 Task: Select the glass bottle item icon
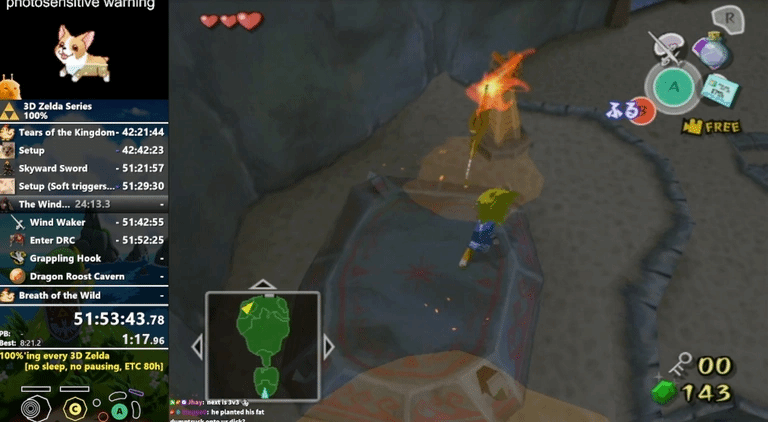click(x=712, y=50)
